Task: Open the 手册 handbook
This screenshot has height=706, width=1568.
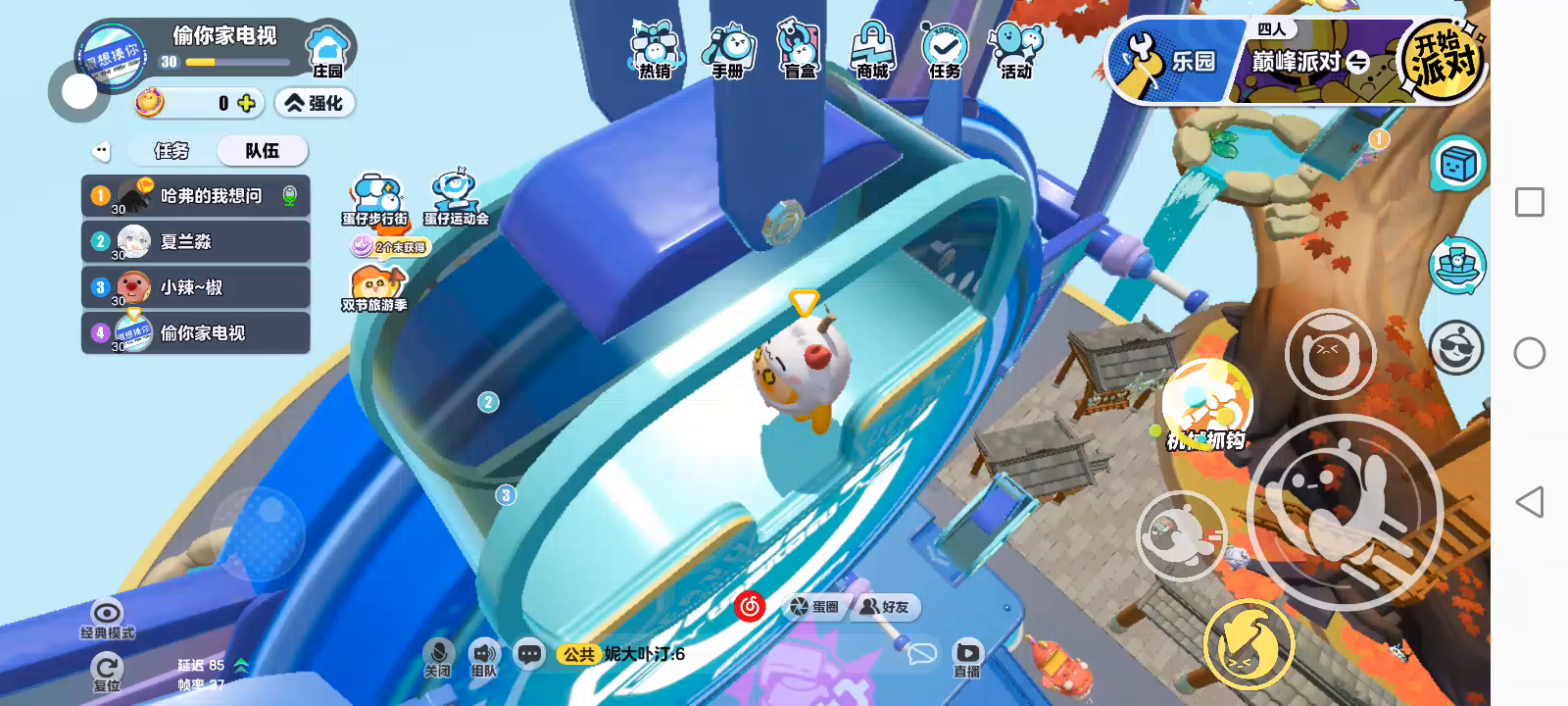Action: coord(727,51)
